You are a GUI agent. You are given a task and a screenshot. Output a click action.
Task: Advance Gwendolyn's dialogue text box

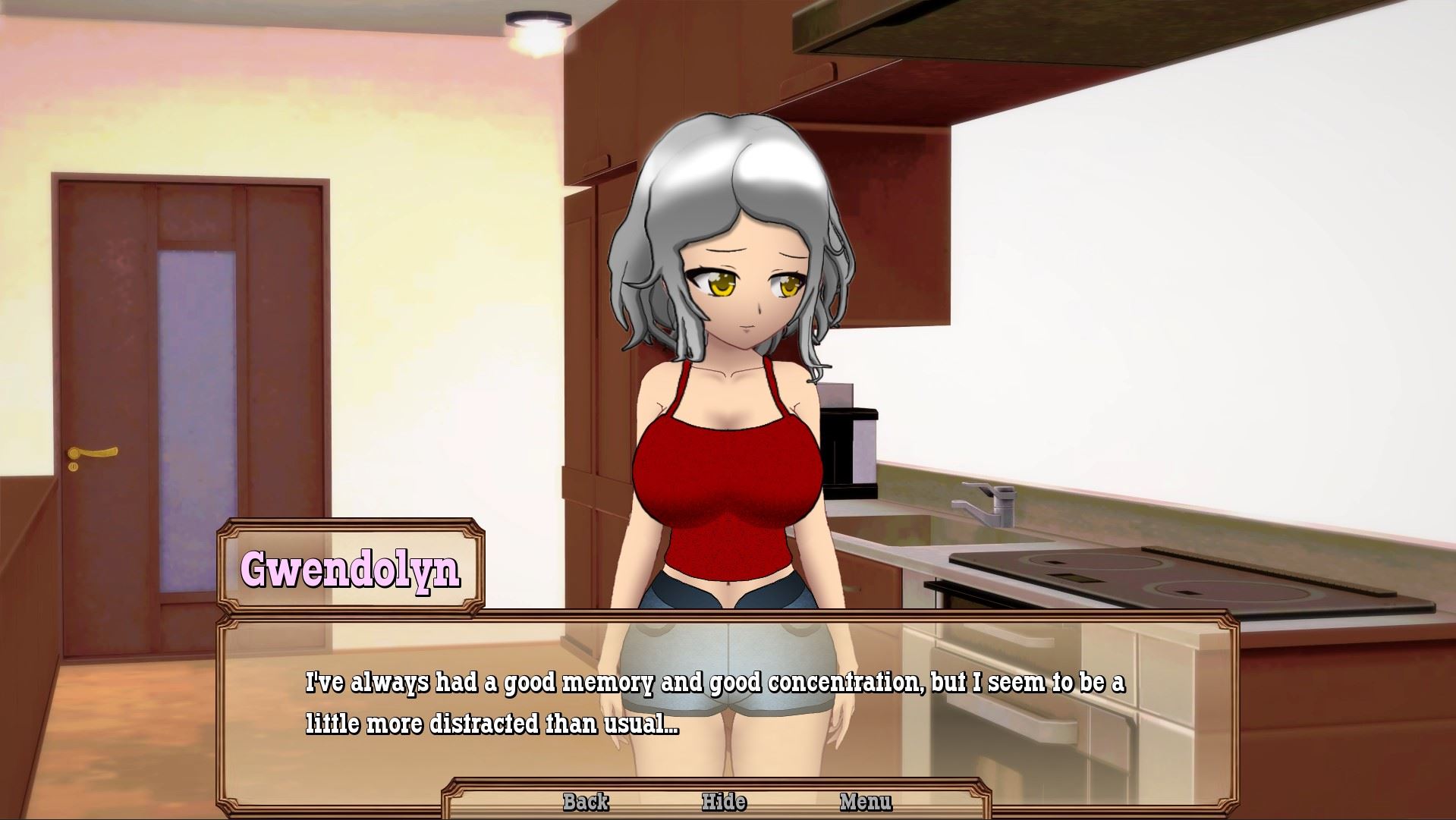[x=713, y=703]
